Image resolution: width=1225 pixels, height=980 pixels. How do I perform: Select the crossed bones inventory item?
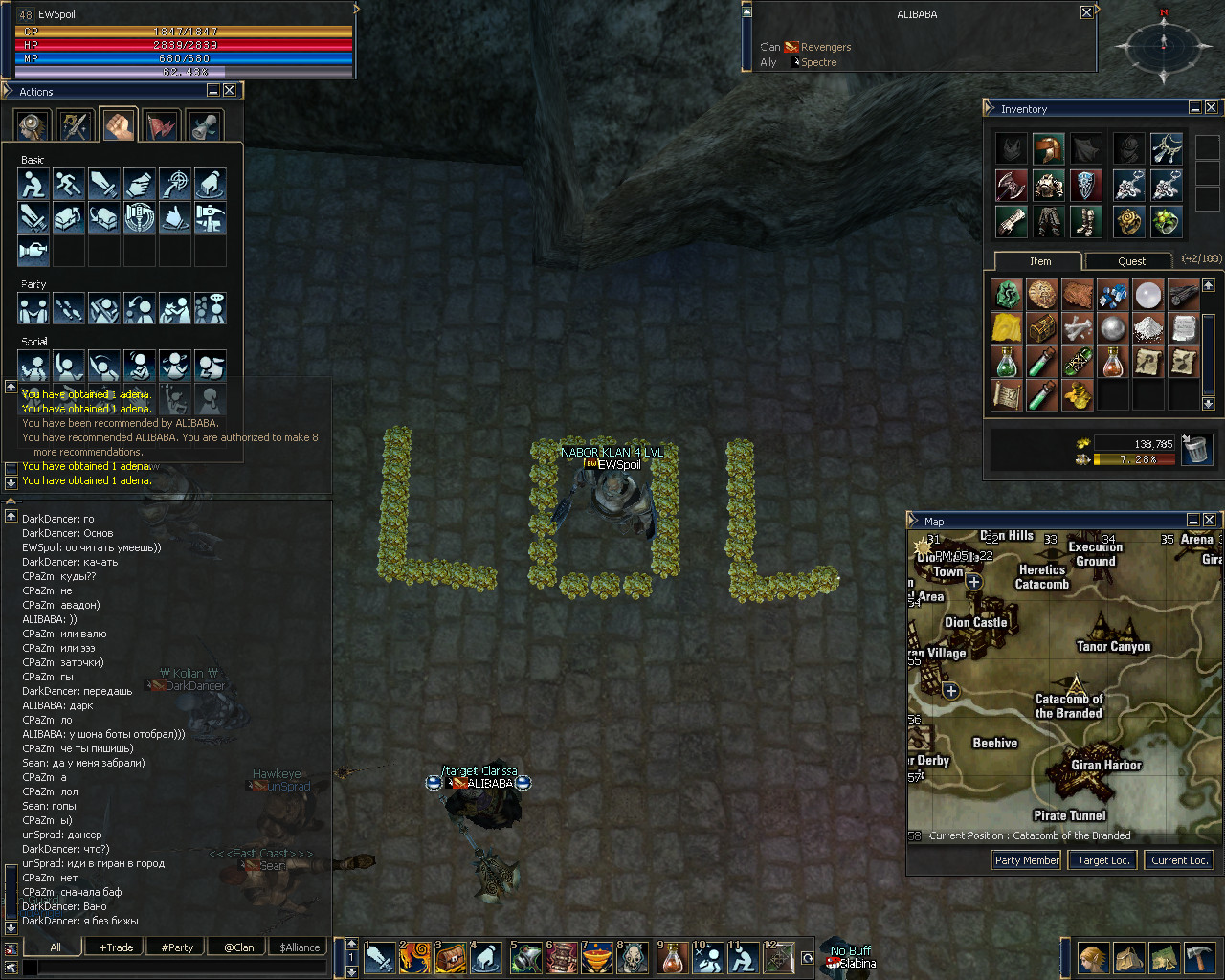tap(1078, 329)
